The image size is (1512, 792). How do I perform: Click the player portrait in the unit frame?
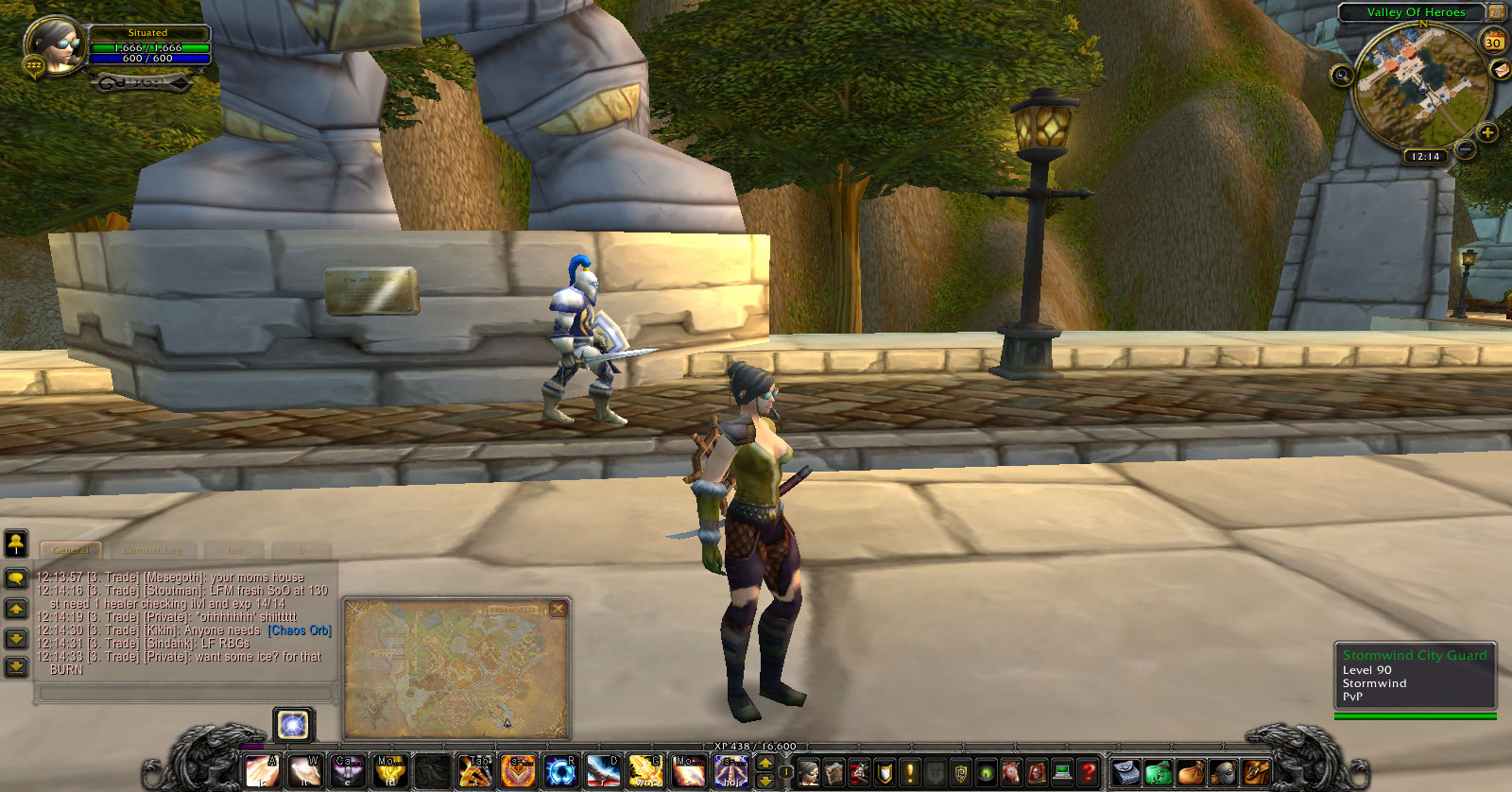pyautogui.click(x=55, y=44)
